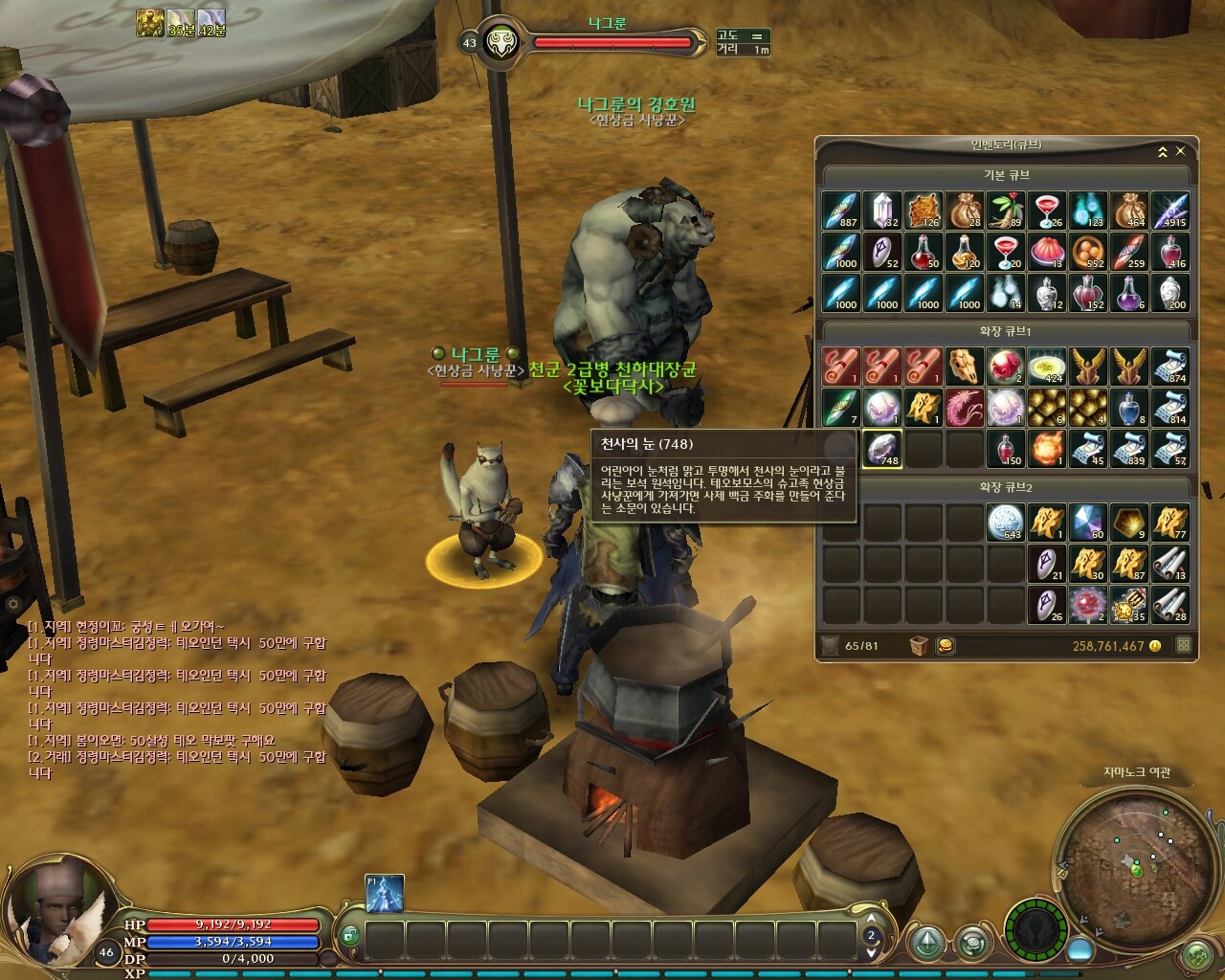Pick the pink jelly dessert stack of 13
This screenshot has width=1225, height=980.
pyautogui.click(x=1047, y=252)
